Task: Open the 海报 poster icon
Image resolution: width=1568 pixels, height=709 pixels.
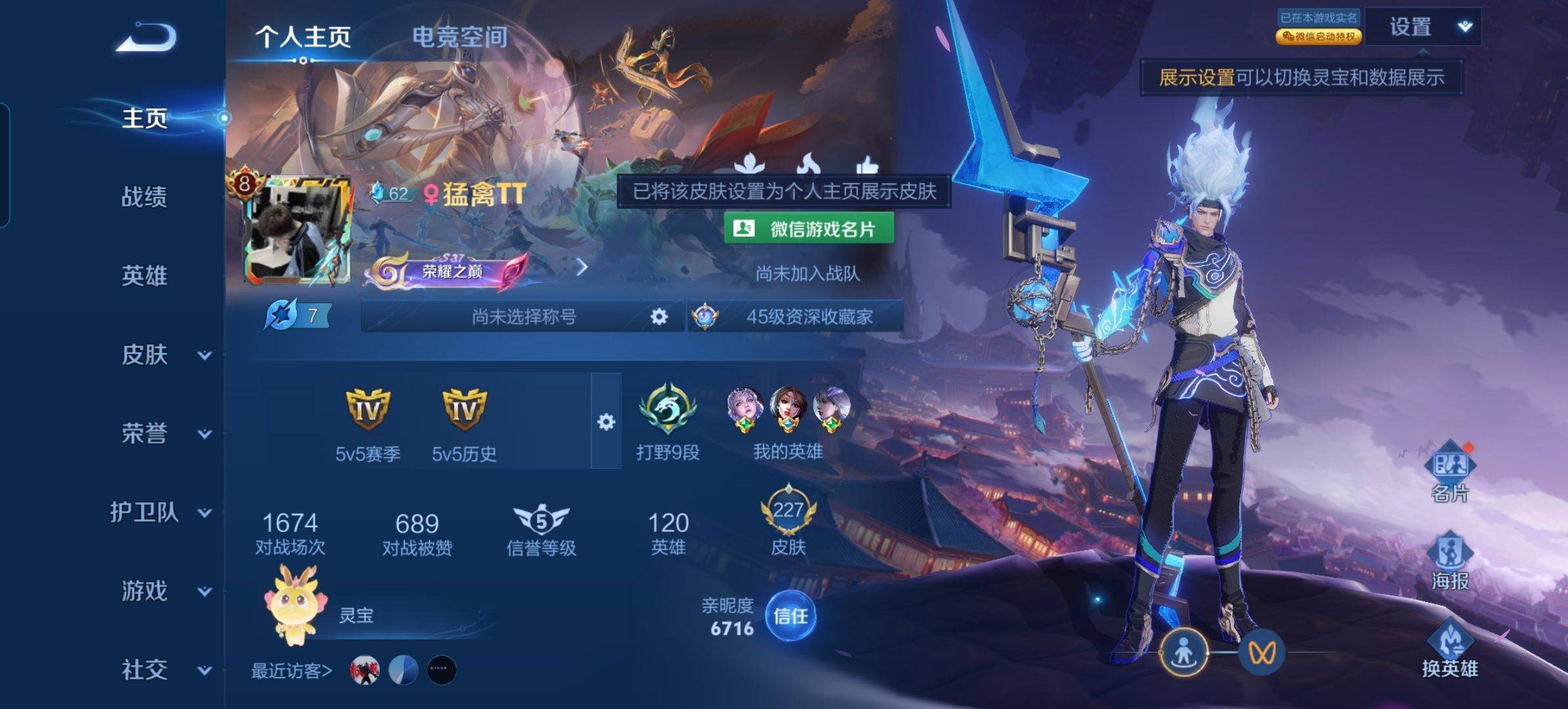Action: [x=1450, y=560]
